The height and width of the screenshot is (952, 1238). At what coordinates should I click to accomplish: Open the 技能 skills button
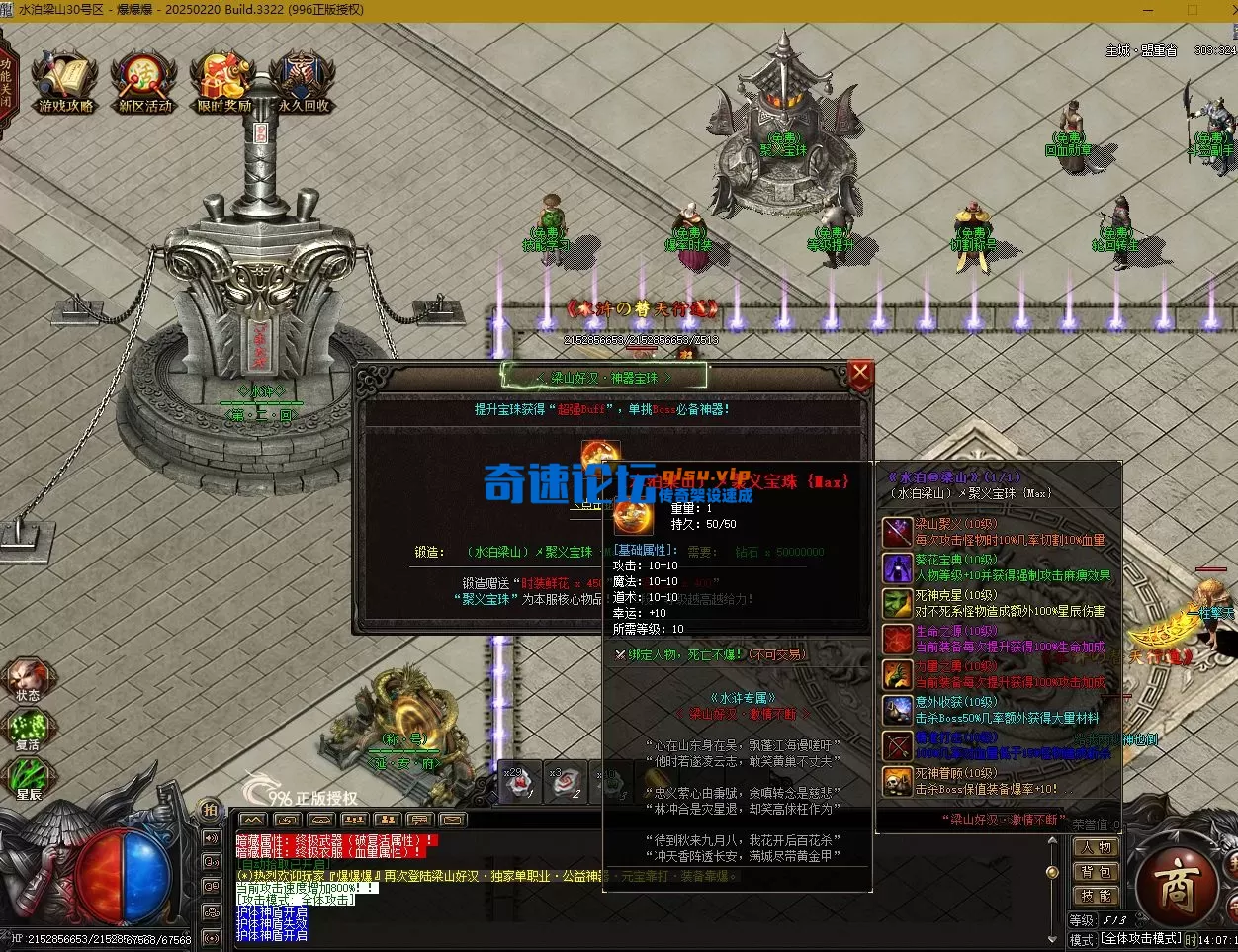[1097, 896]
